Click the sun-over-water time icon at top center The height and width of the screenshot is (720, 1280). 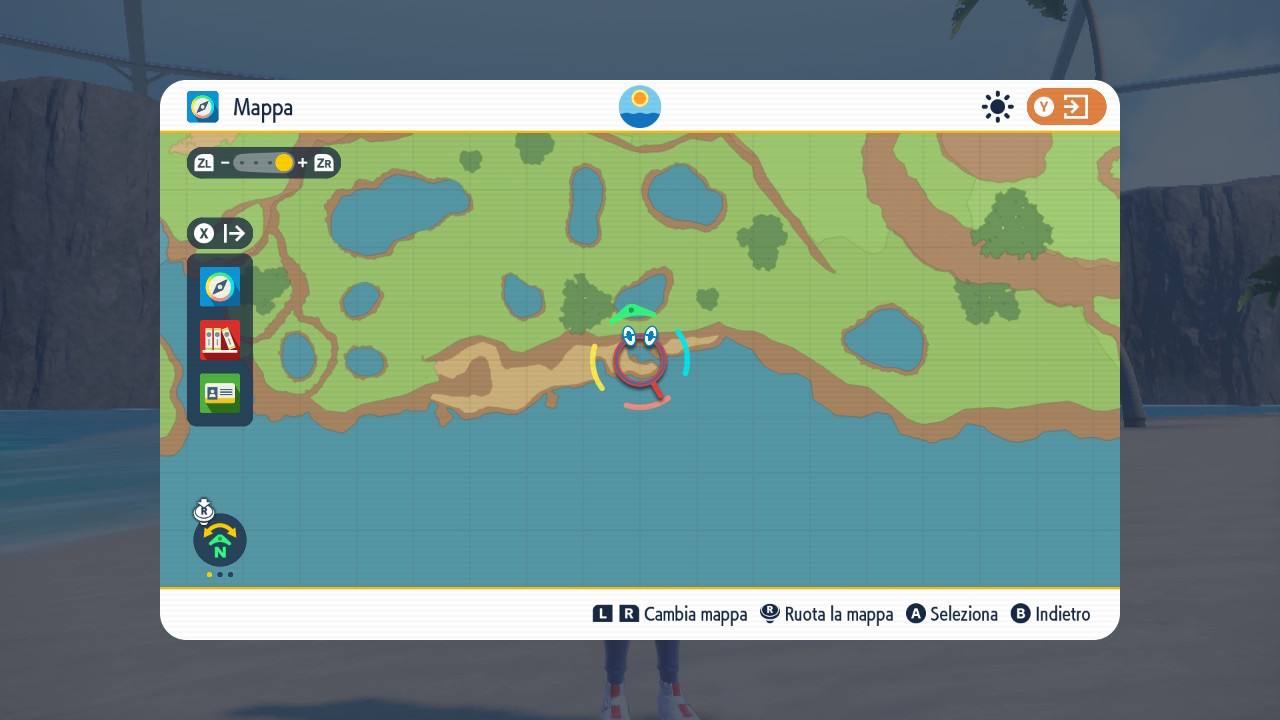pos(639,106)
